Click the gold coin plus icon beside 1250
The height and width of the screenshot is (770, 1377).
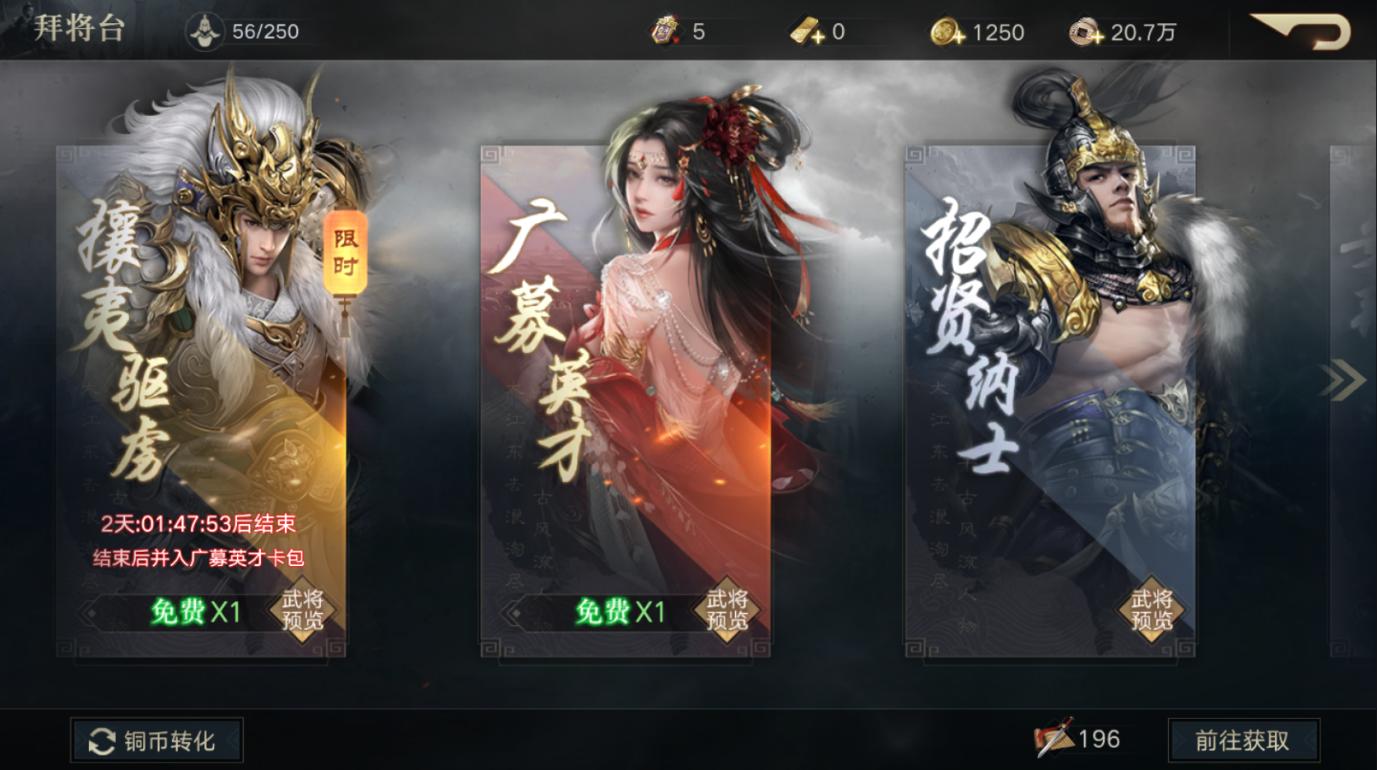pos(943,31)
